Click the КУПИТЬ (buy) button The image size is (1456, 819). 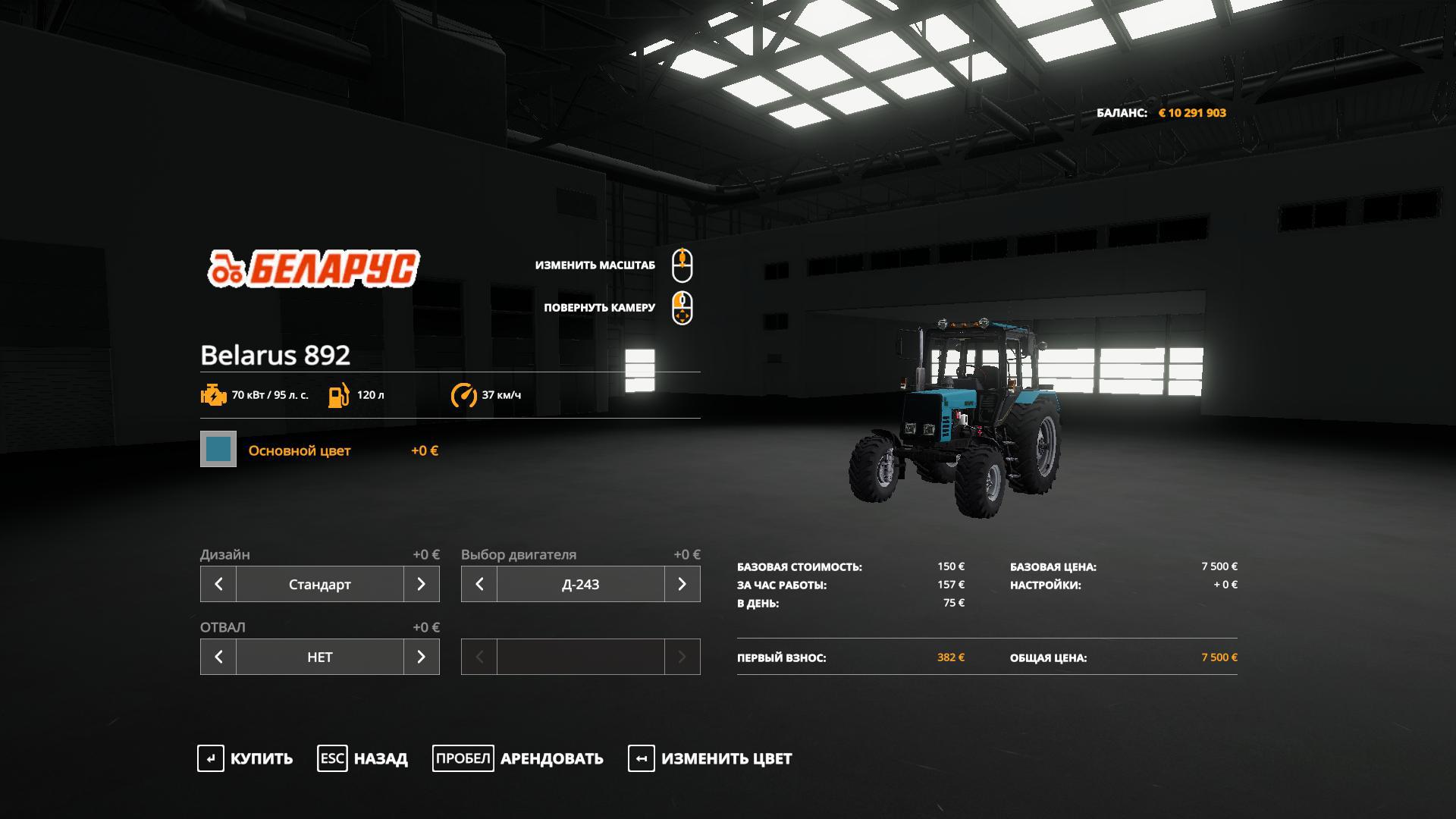[245, 758]
